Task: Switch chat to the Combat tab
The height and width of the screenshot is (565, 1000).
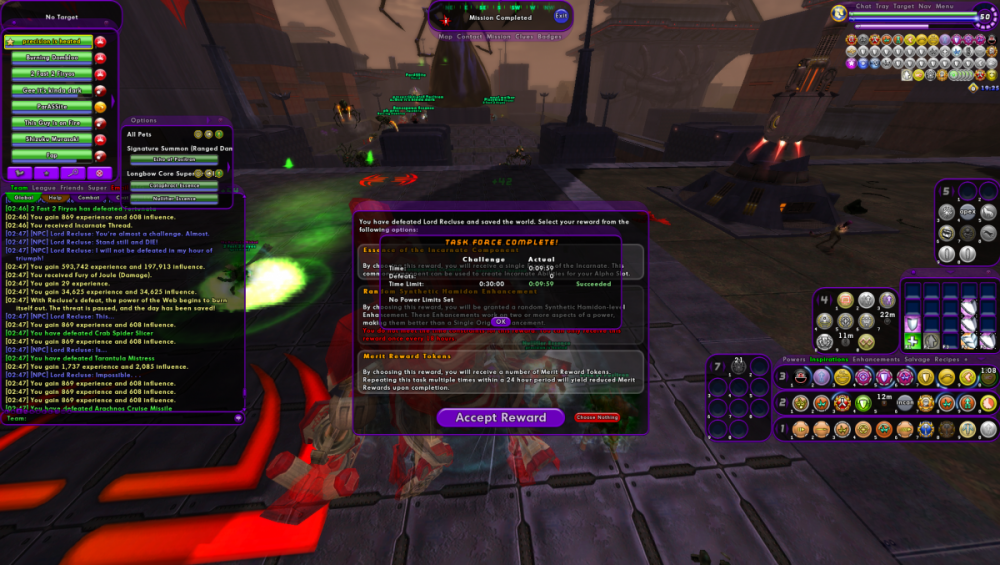Action: click(89, 197)
